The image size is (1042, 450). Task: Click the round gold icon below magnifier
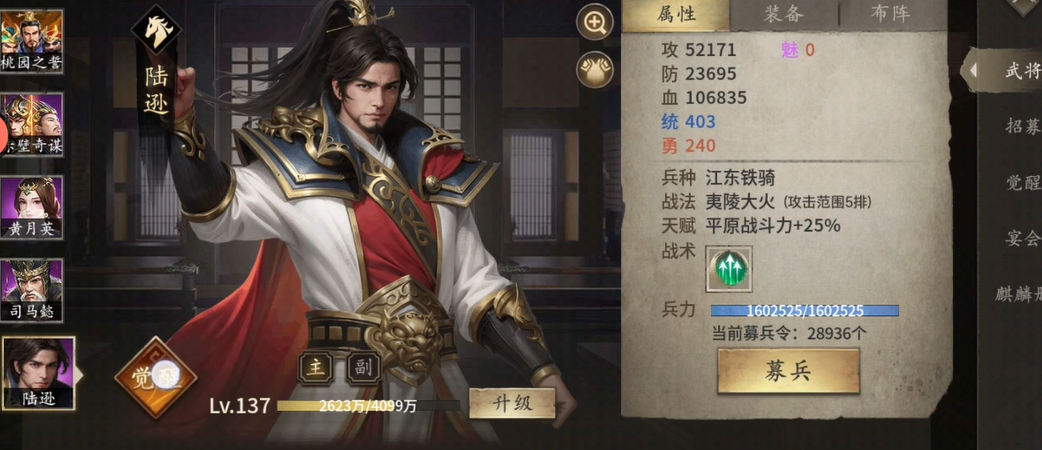point(595,69)
